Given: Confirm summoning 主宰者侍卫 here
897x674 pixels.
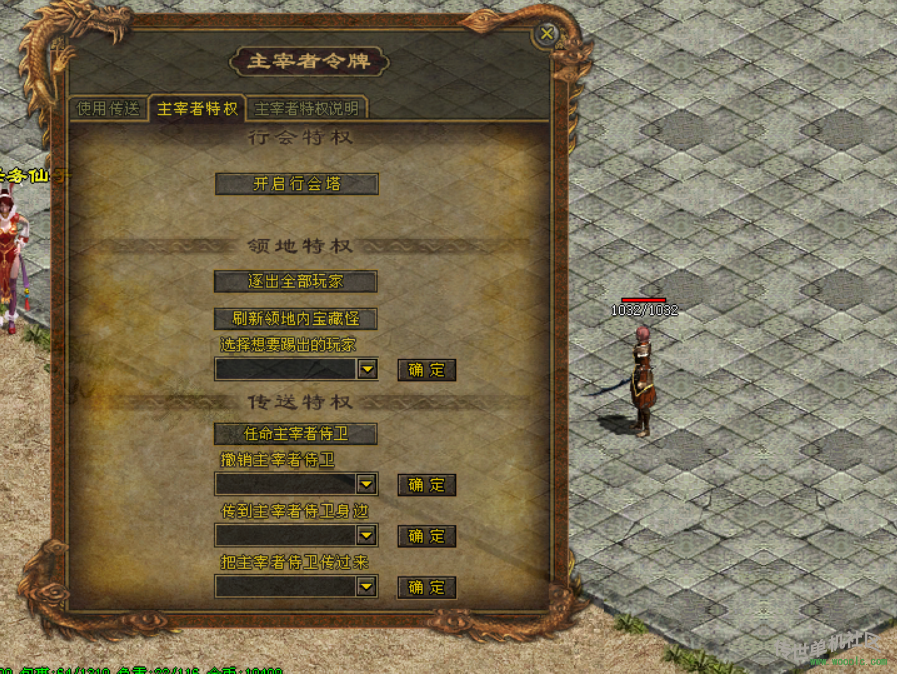Looking at the screenshot, I should [427, 588].
